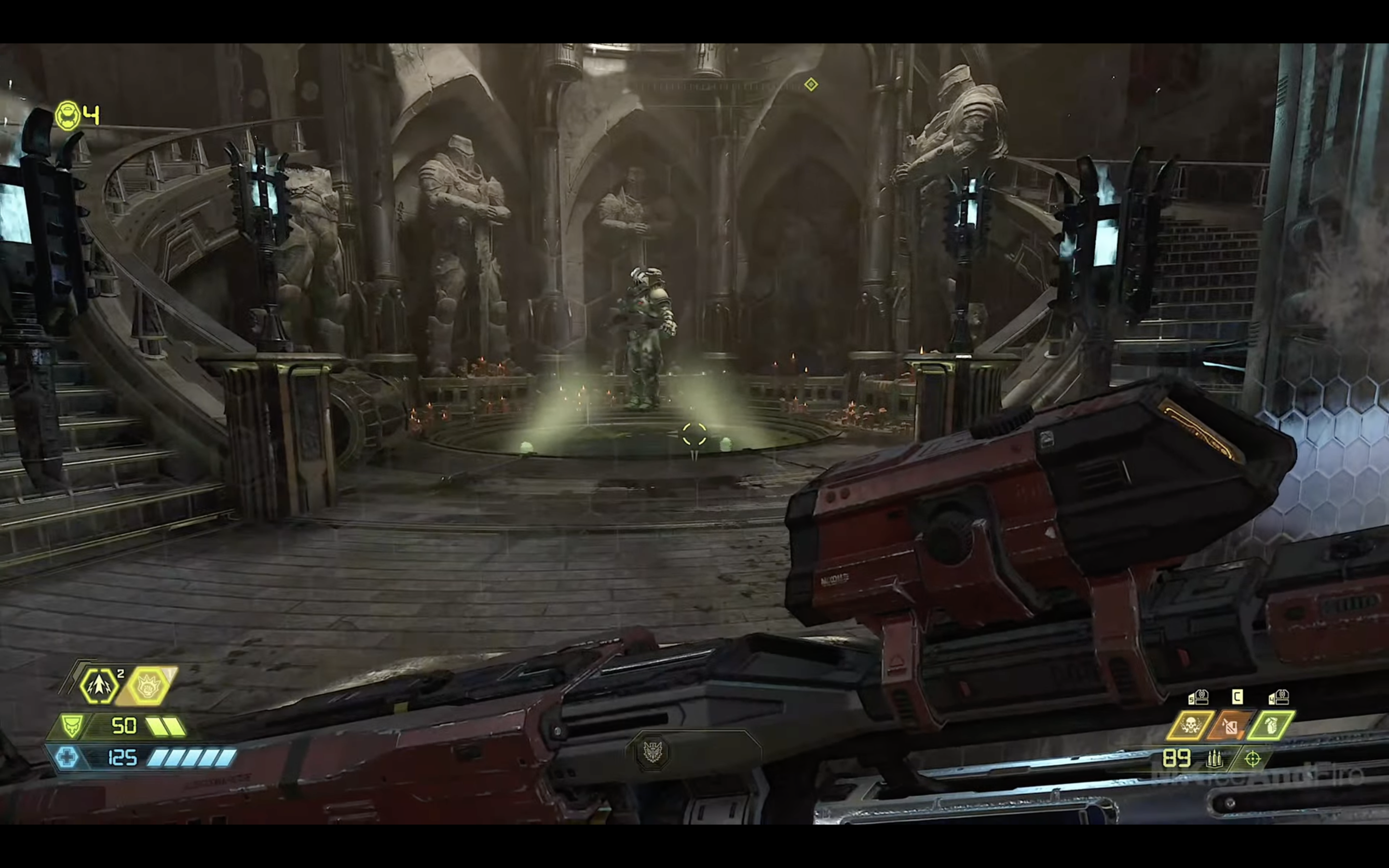Select the orange chainsaw fuel can icon

click(x=1230, y=726)
